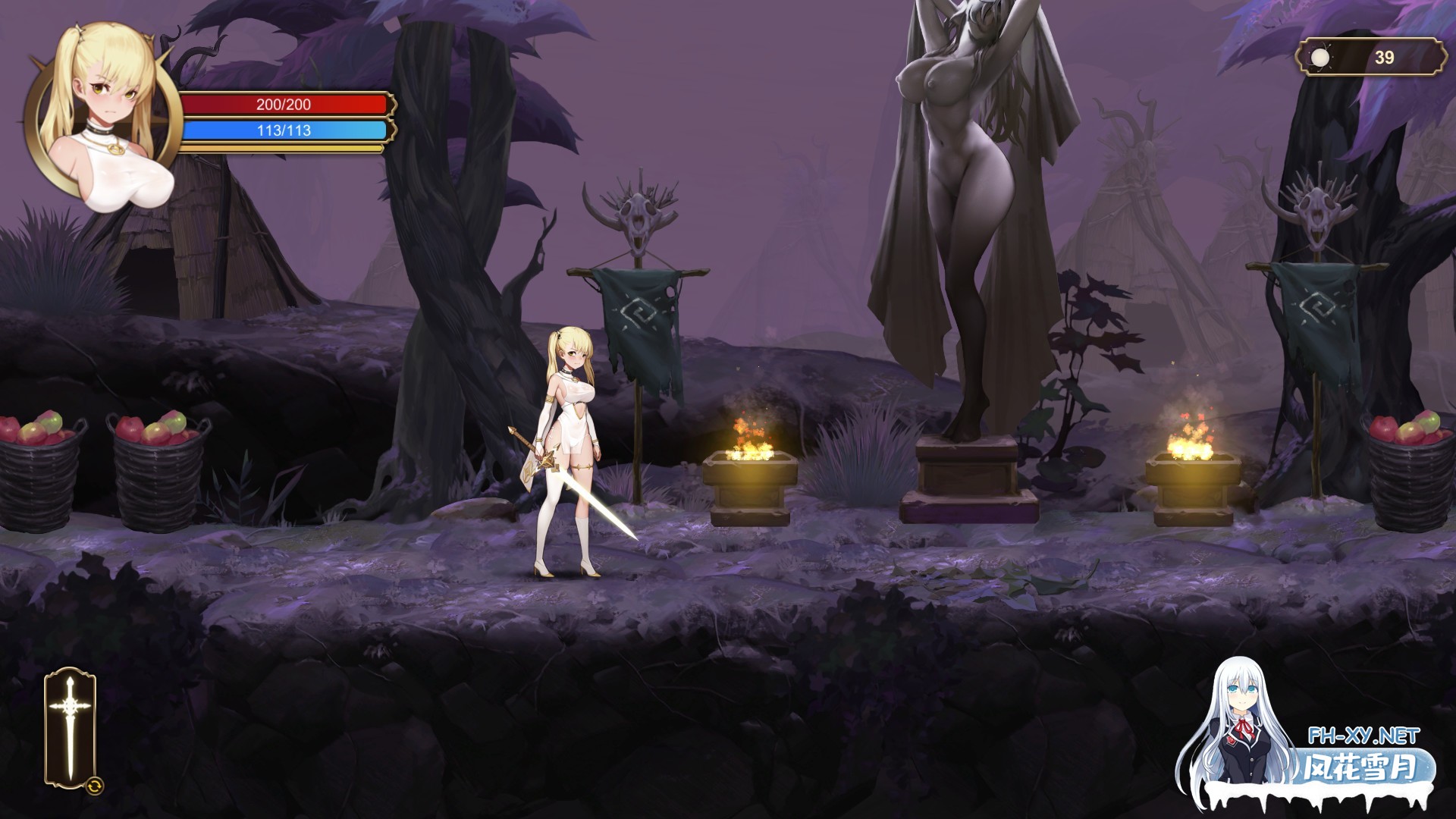Click the weapon swap cycle icon
The height and width of the screenshot is (819, 1456).
[x=96, y=786]
